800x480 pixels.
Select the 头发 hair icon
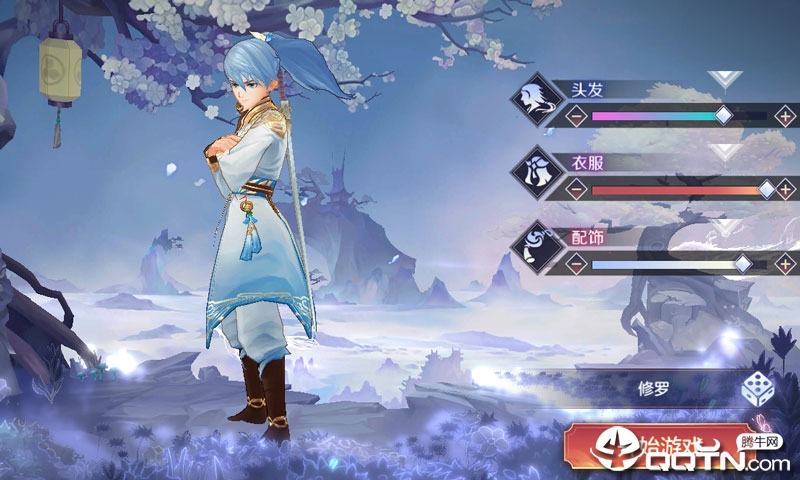point(536,98)
